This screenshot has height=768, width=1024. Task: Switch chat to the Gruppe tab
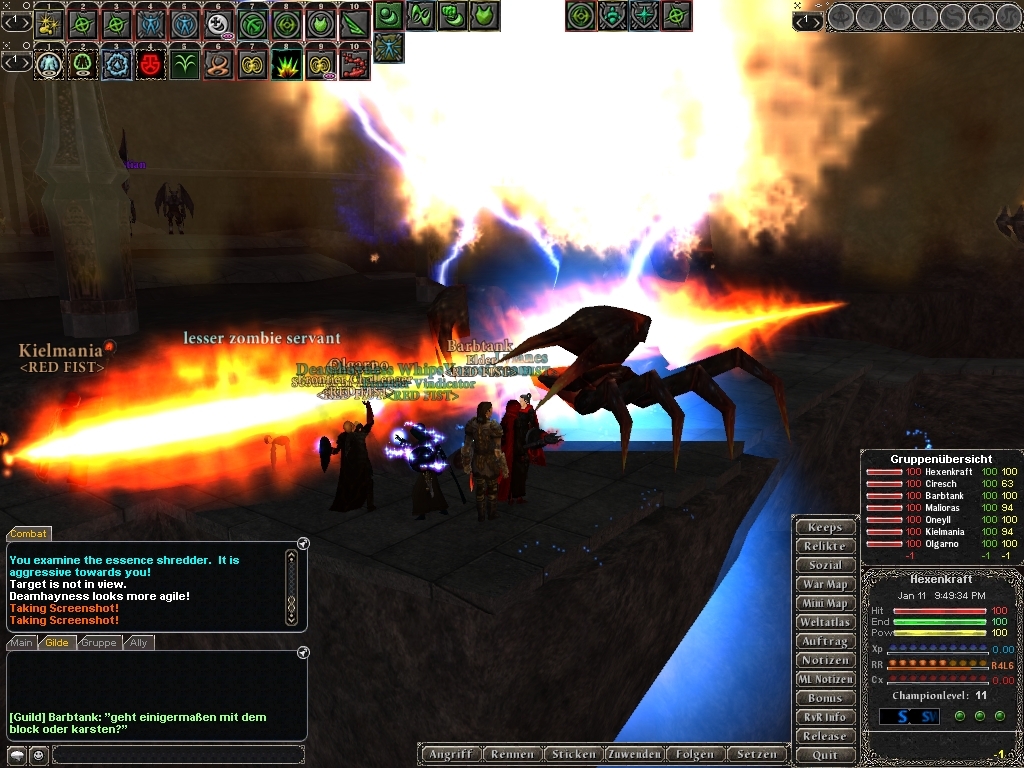[x=98, y=643]
